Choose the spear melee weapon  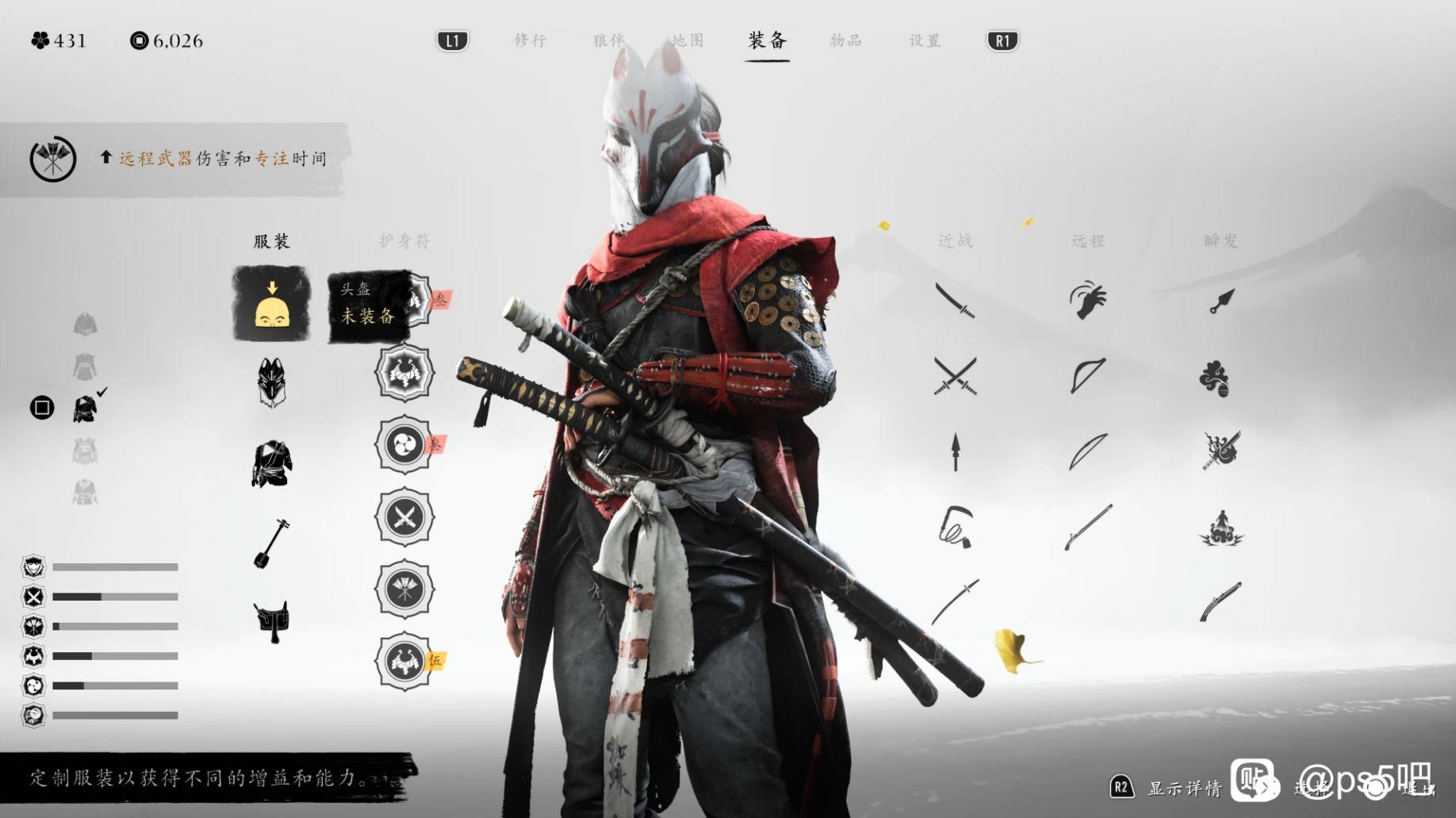[x=955, y=451]
